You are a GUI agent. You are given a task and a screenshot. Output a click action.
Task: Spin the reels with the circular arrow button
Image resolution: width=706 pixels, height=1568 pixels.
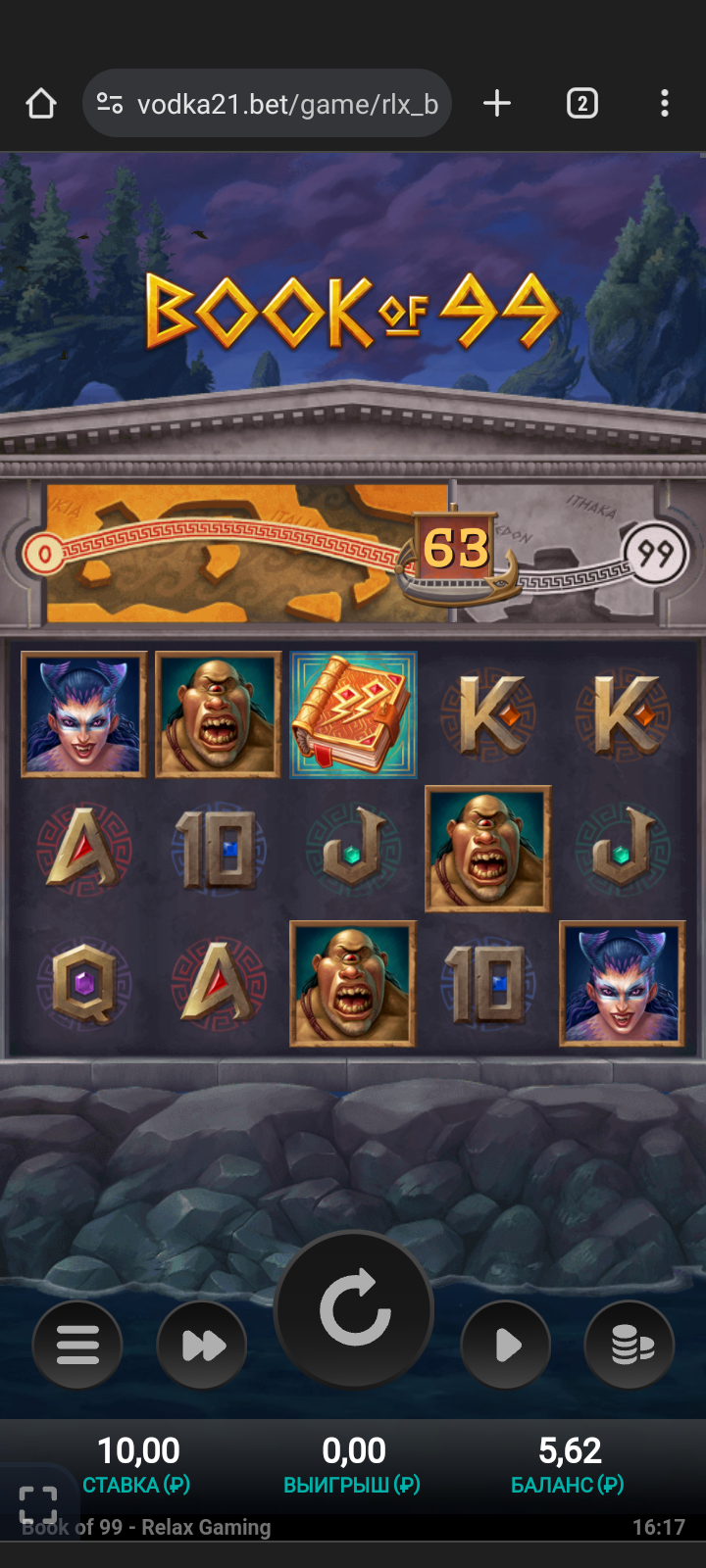pyautogui.click(x=354, y=1309)
